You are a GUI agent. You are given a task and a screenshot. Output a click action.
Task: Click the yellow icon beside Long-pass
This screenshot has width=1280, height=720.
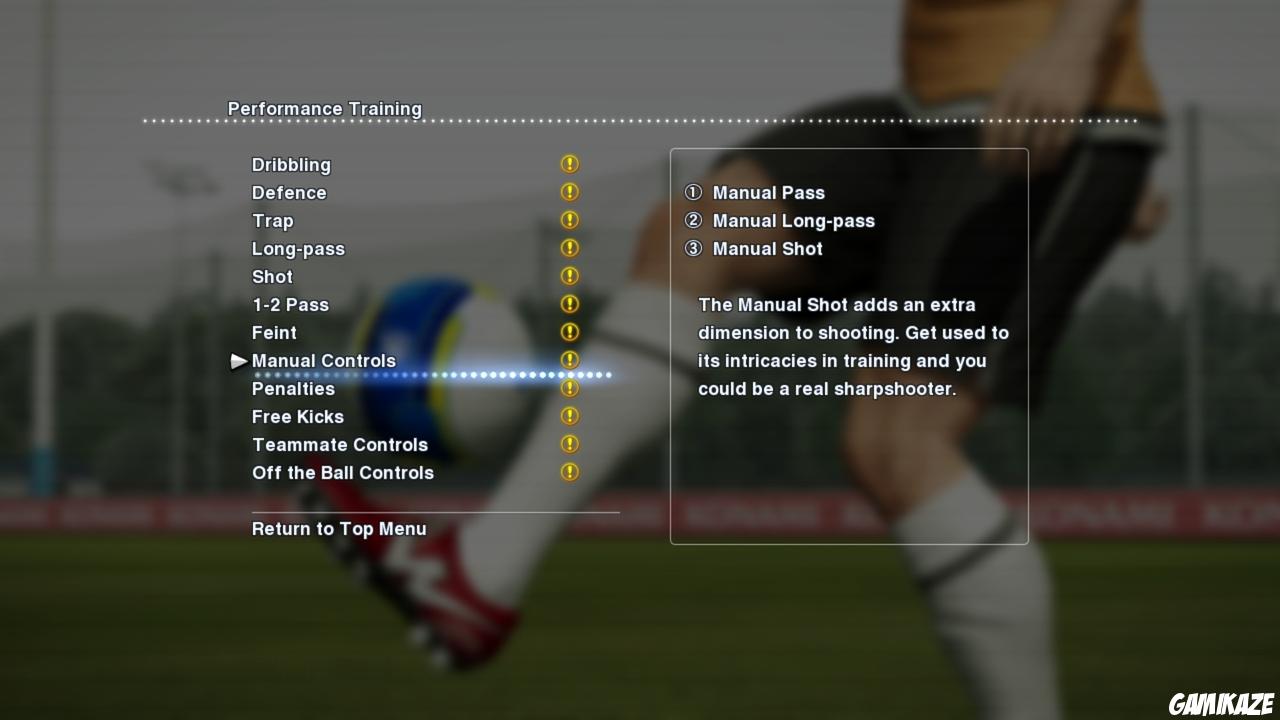click(570, 247)
